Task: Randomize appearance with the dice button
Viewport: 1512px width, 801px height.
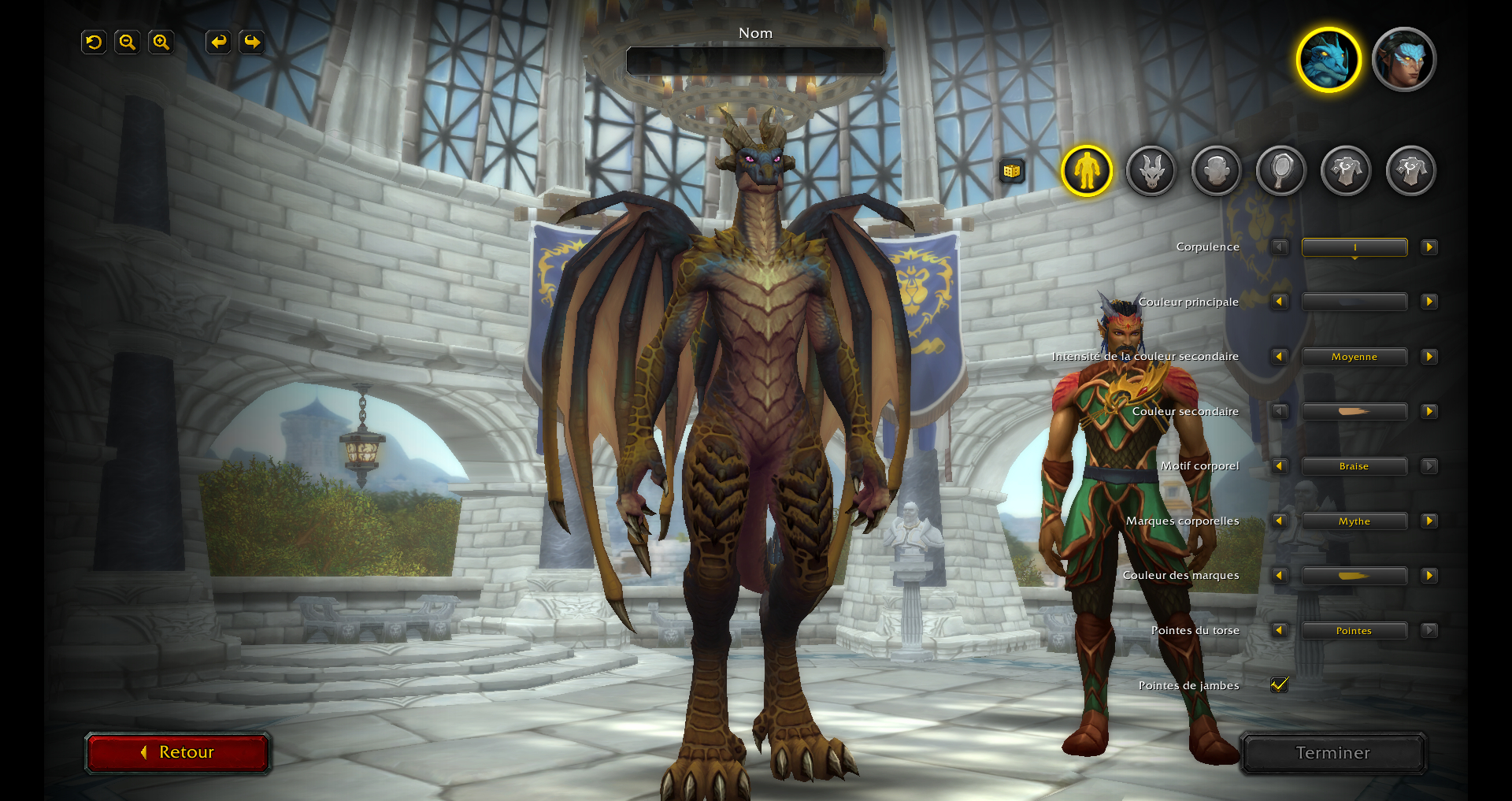Action: (1012, 170)
